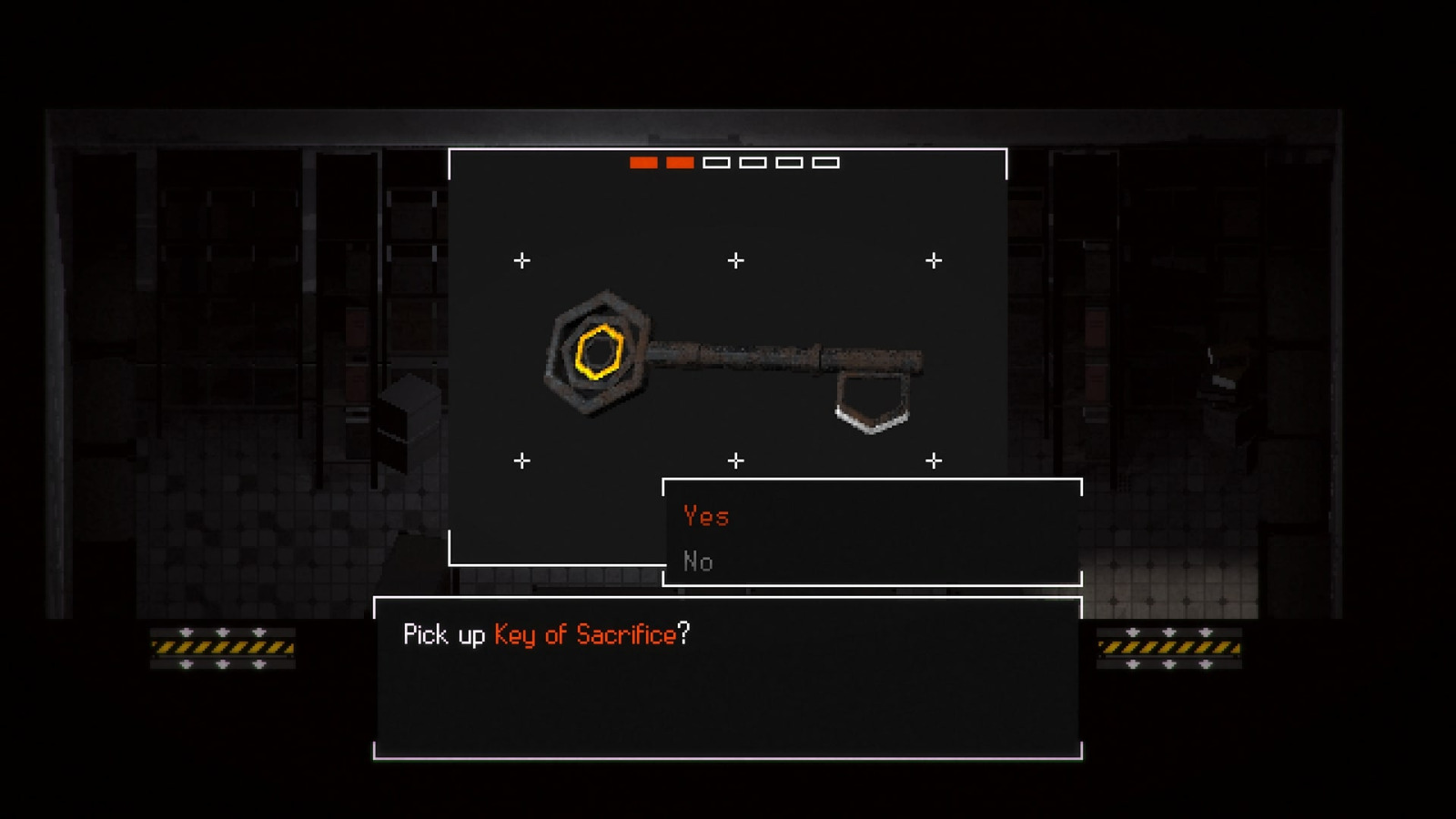Click the last empty inventory slot outline
This screenshot has height=819, width=1456.
(826, 164)
